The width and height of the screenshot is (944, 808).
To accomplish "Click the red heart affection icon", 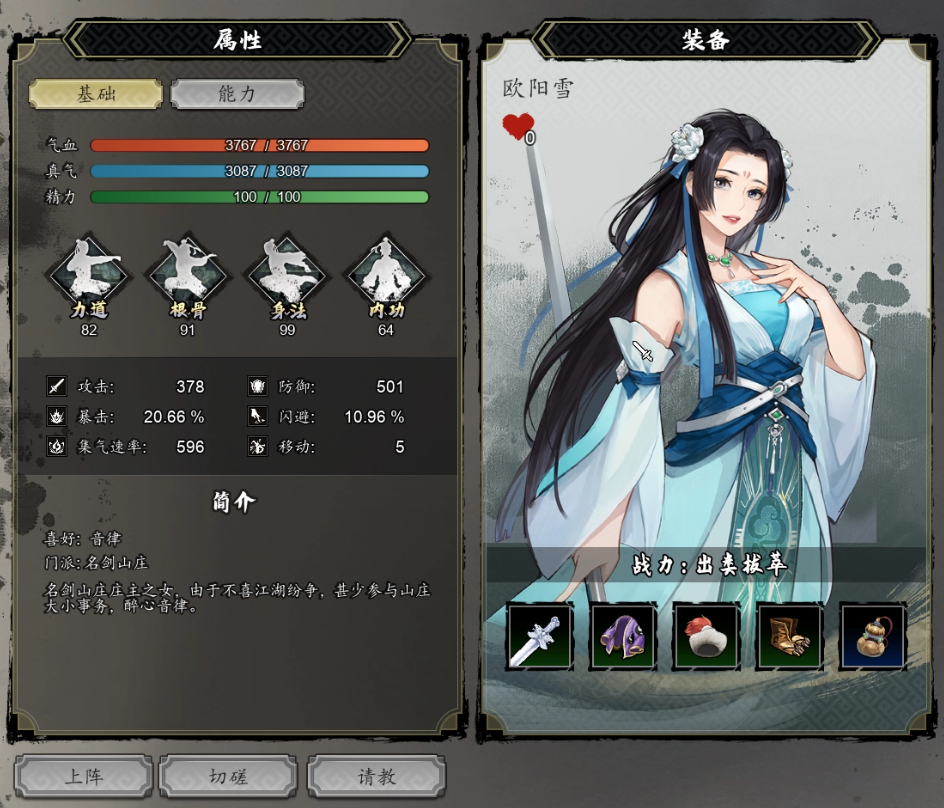I will tap(517, 126).
